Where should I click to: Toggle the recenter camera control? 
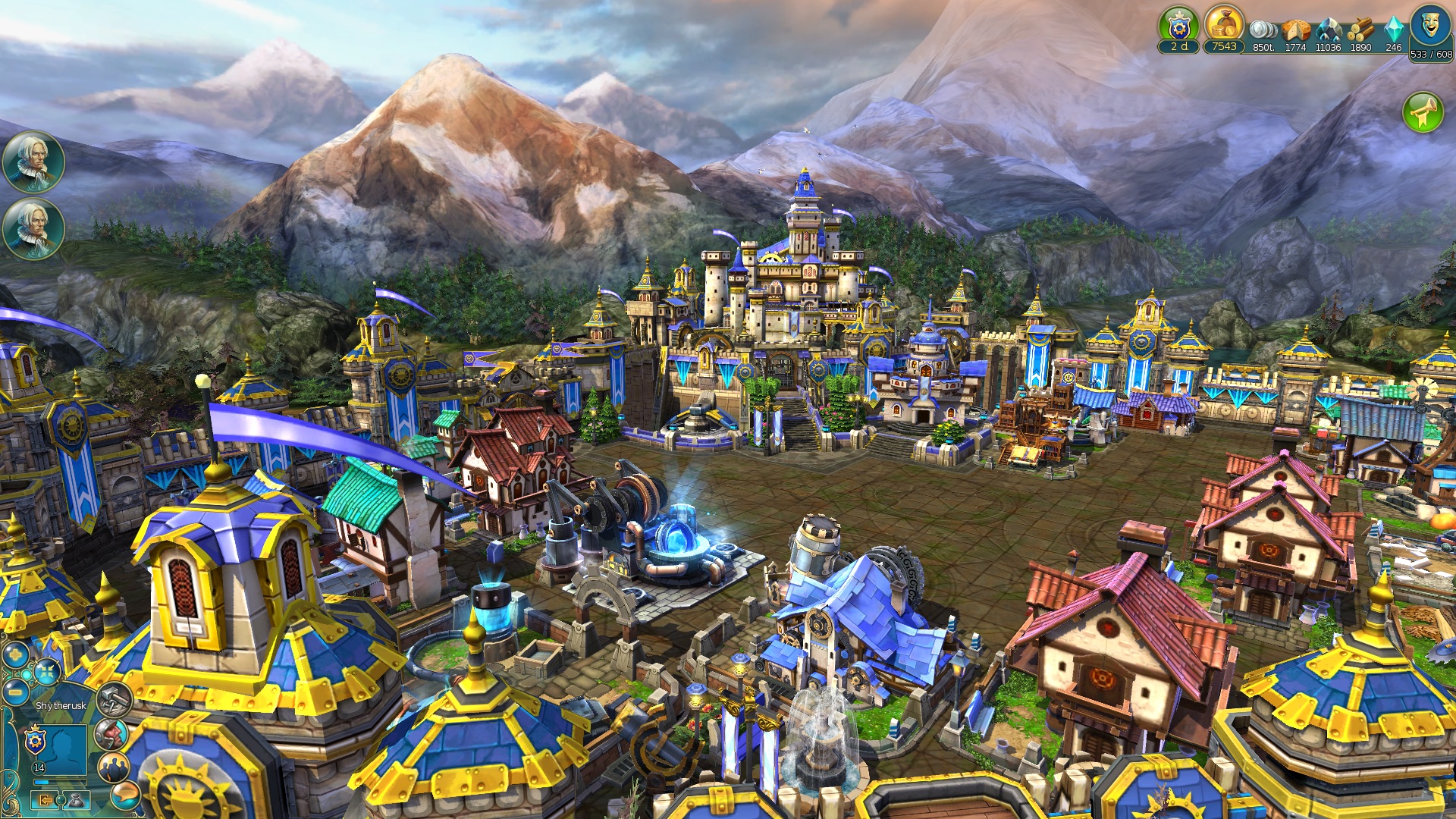coord(47,672)
